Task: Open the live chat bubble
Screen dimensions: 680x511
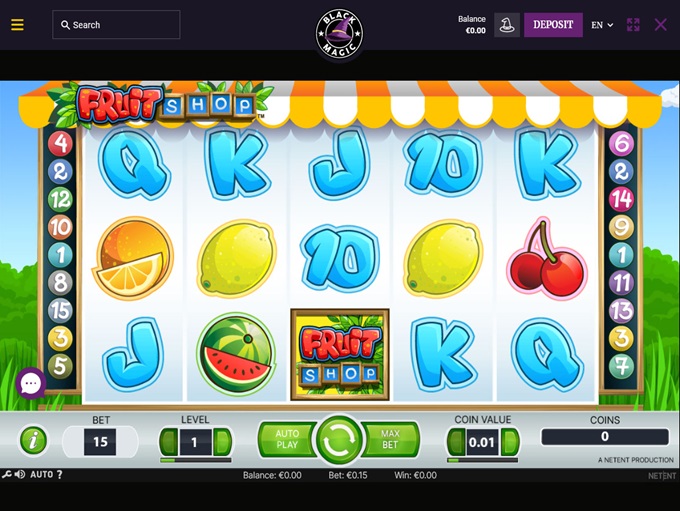Action: [x=30, y=382]
